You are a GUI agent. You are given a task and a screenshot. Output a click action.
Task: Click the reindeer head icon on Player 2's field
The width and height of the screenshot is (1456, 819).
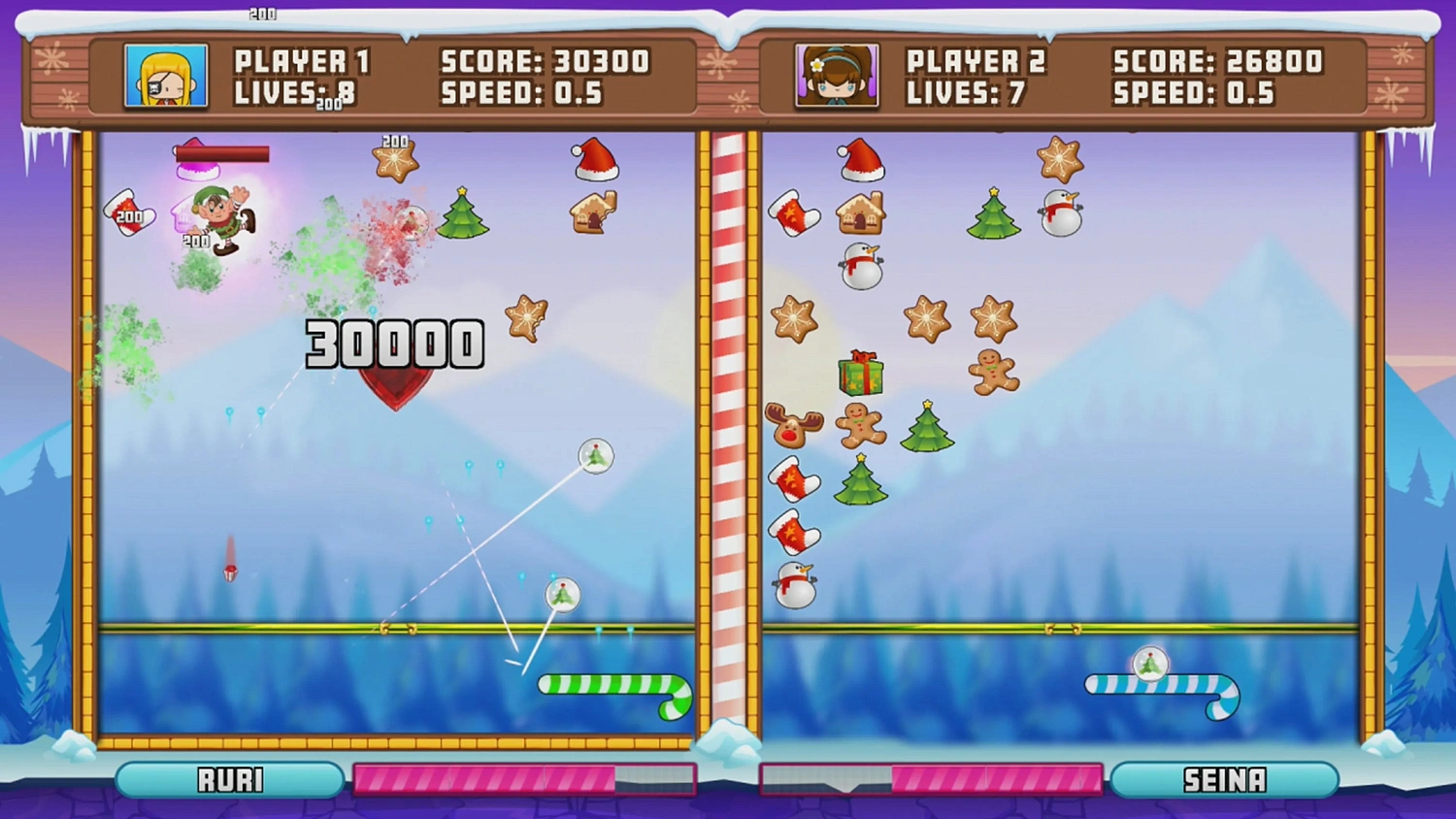pos(796,424)
